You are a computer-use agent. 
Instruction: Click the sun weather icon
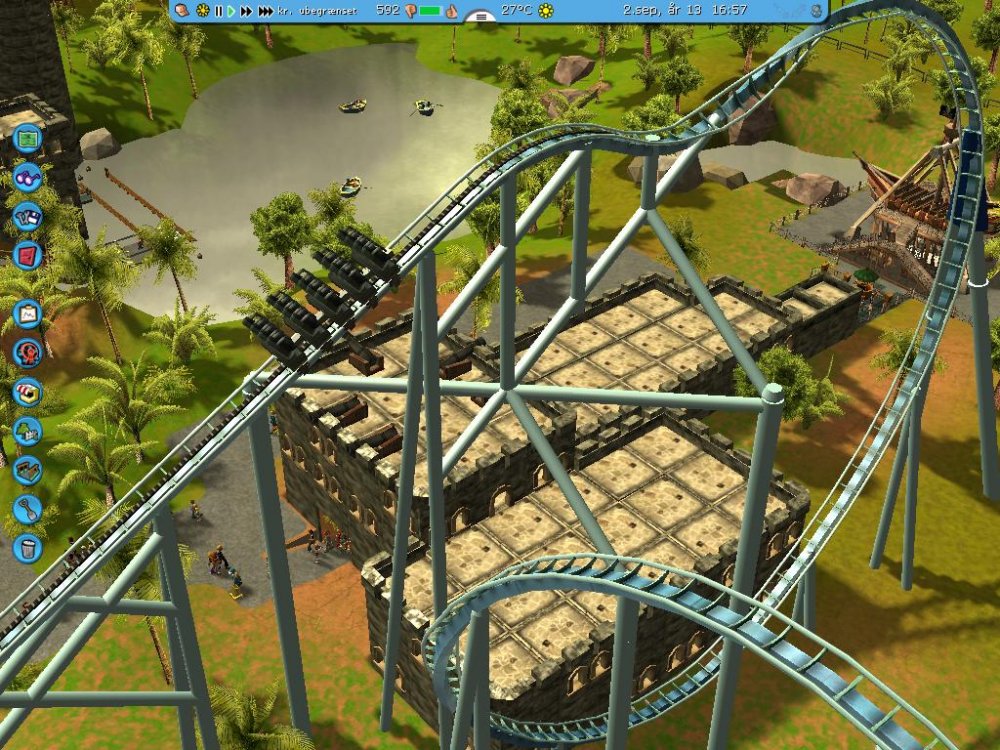tap(546, 11)
